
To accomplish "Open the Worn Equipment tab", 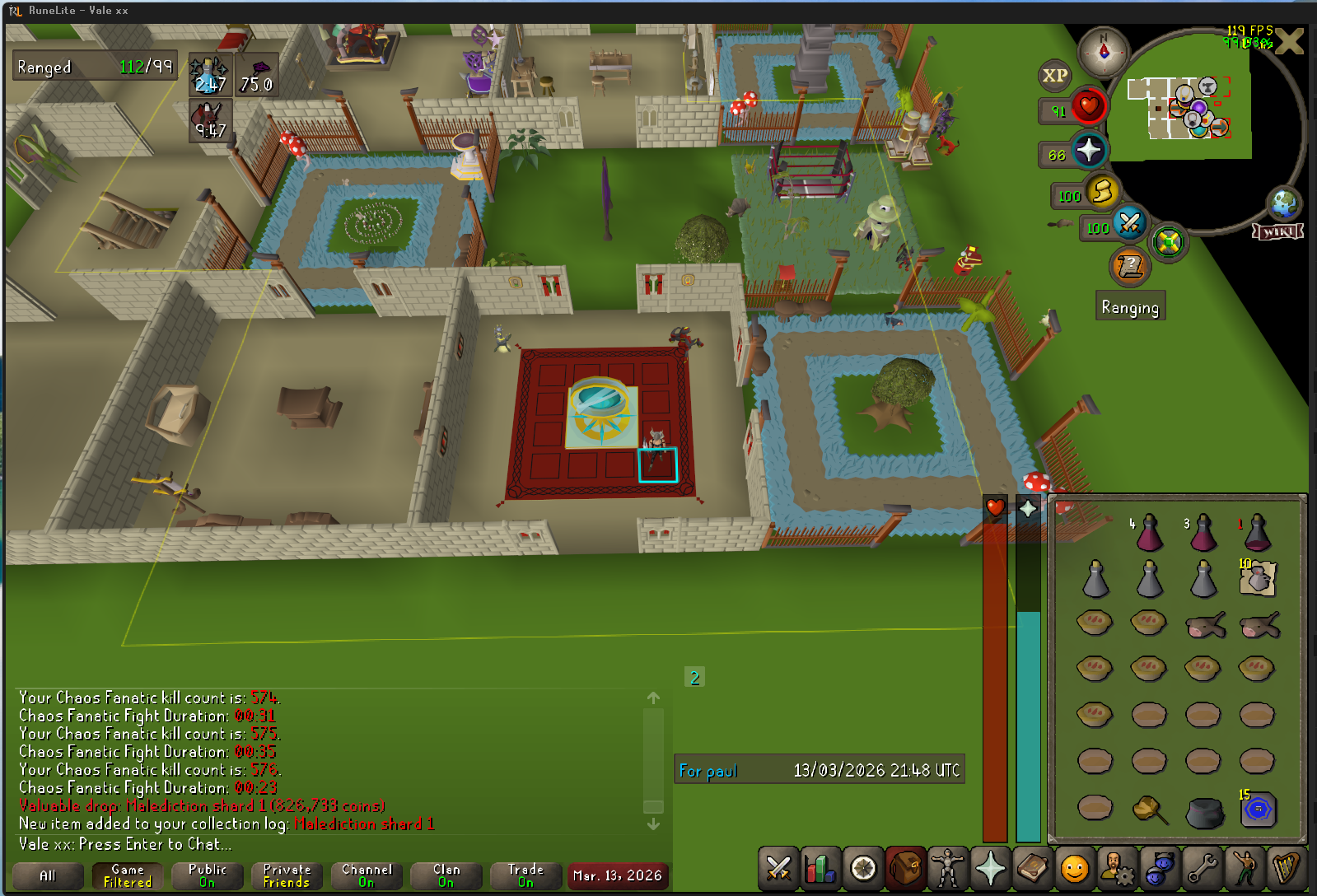I will (x=947, y=869).
